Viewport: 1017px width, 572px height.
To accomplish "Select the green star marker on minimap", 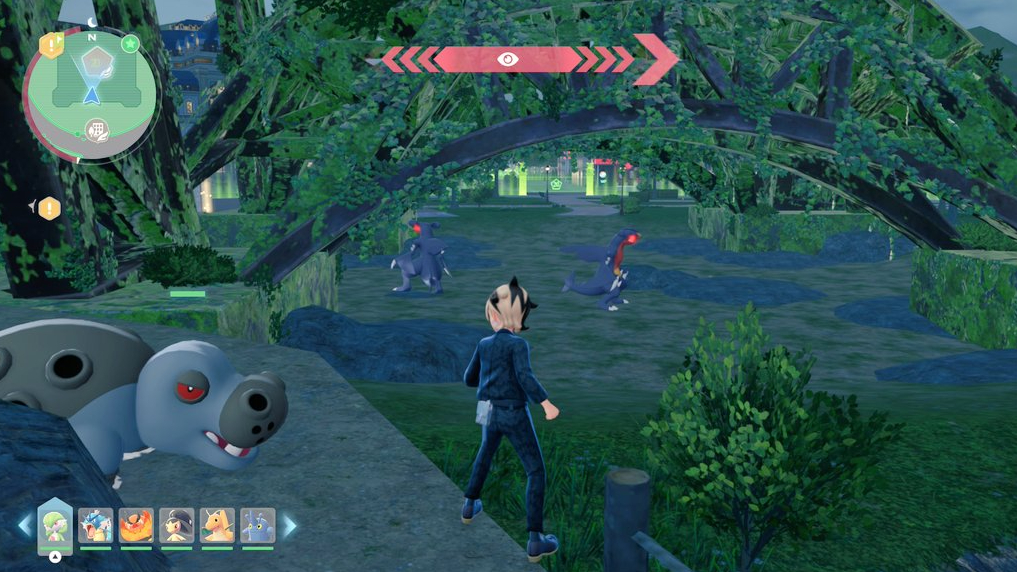I will point(130,44).
